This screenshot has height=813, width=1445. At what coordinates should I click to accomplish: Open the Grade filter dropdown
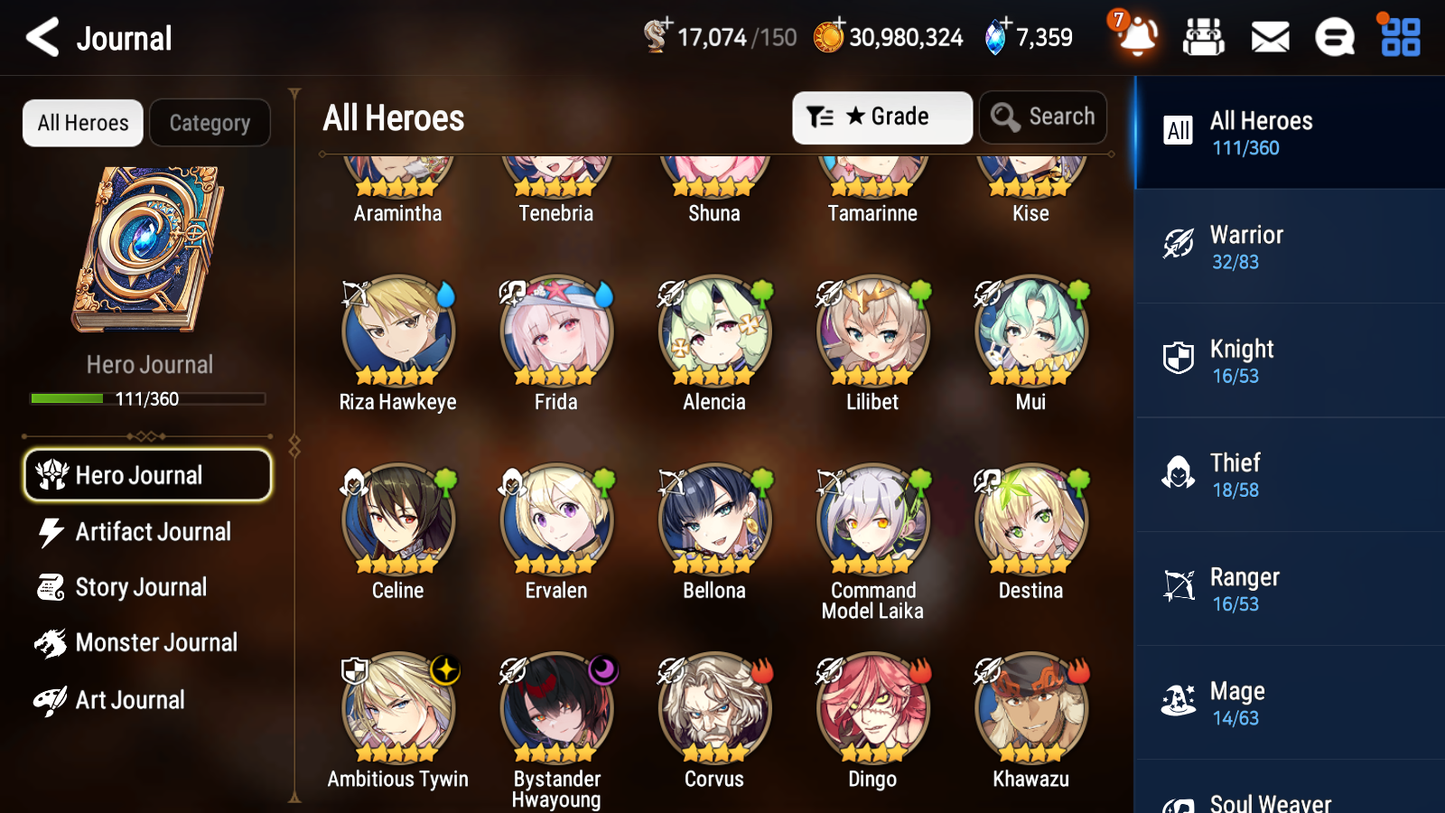point(882,117)
